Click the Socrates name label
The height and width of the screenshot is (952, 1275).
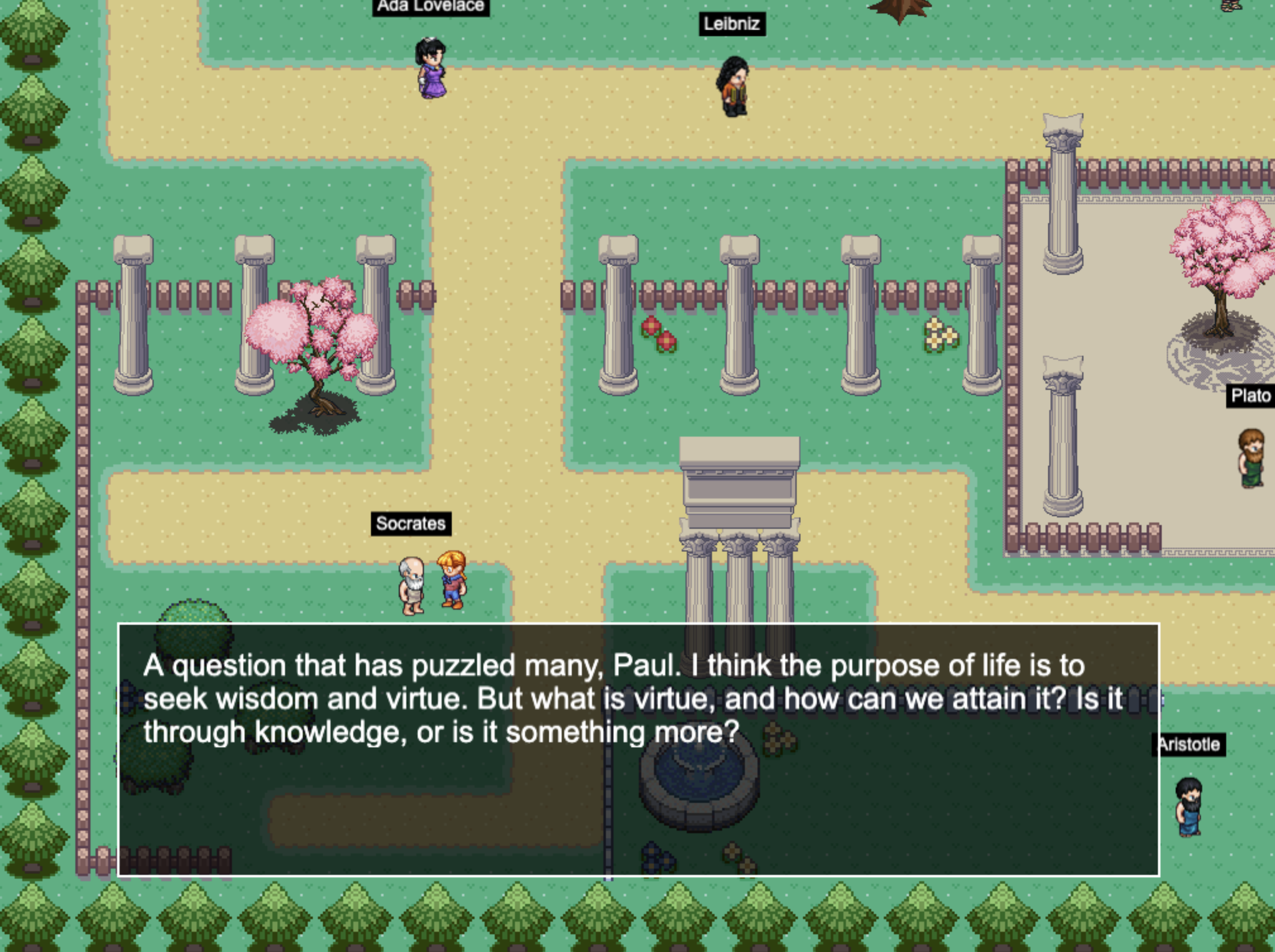click(411, 524)
